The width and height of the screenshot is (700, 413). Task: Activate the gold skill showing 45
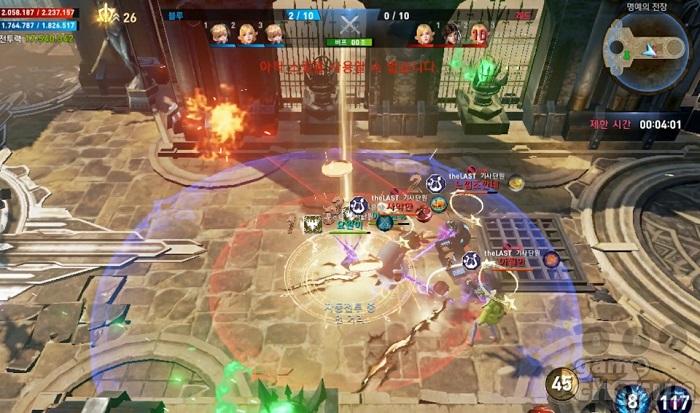(562, 384)
